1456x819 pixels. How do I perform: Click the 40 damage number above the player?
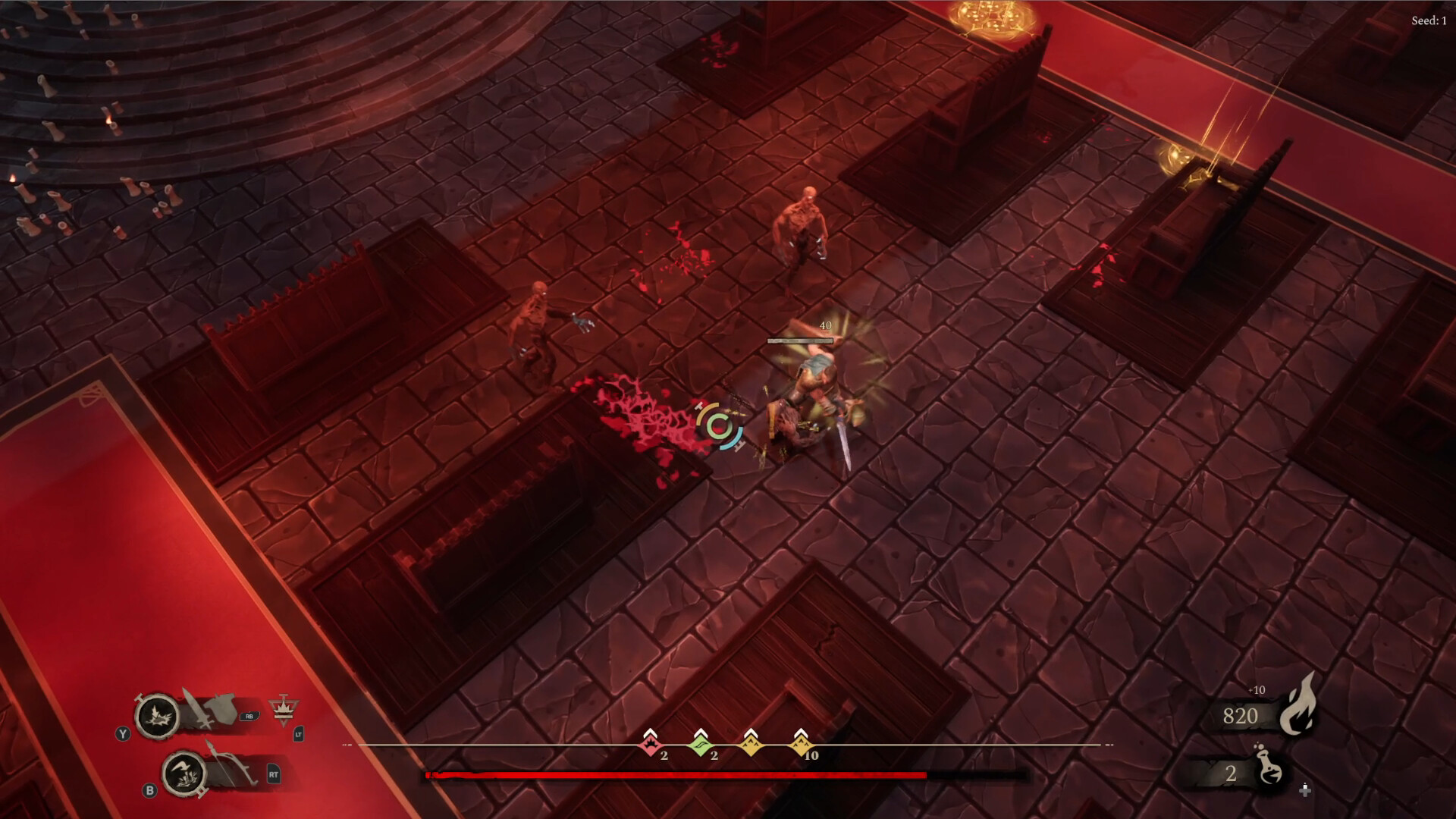point(826,326)
